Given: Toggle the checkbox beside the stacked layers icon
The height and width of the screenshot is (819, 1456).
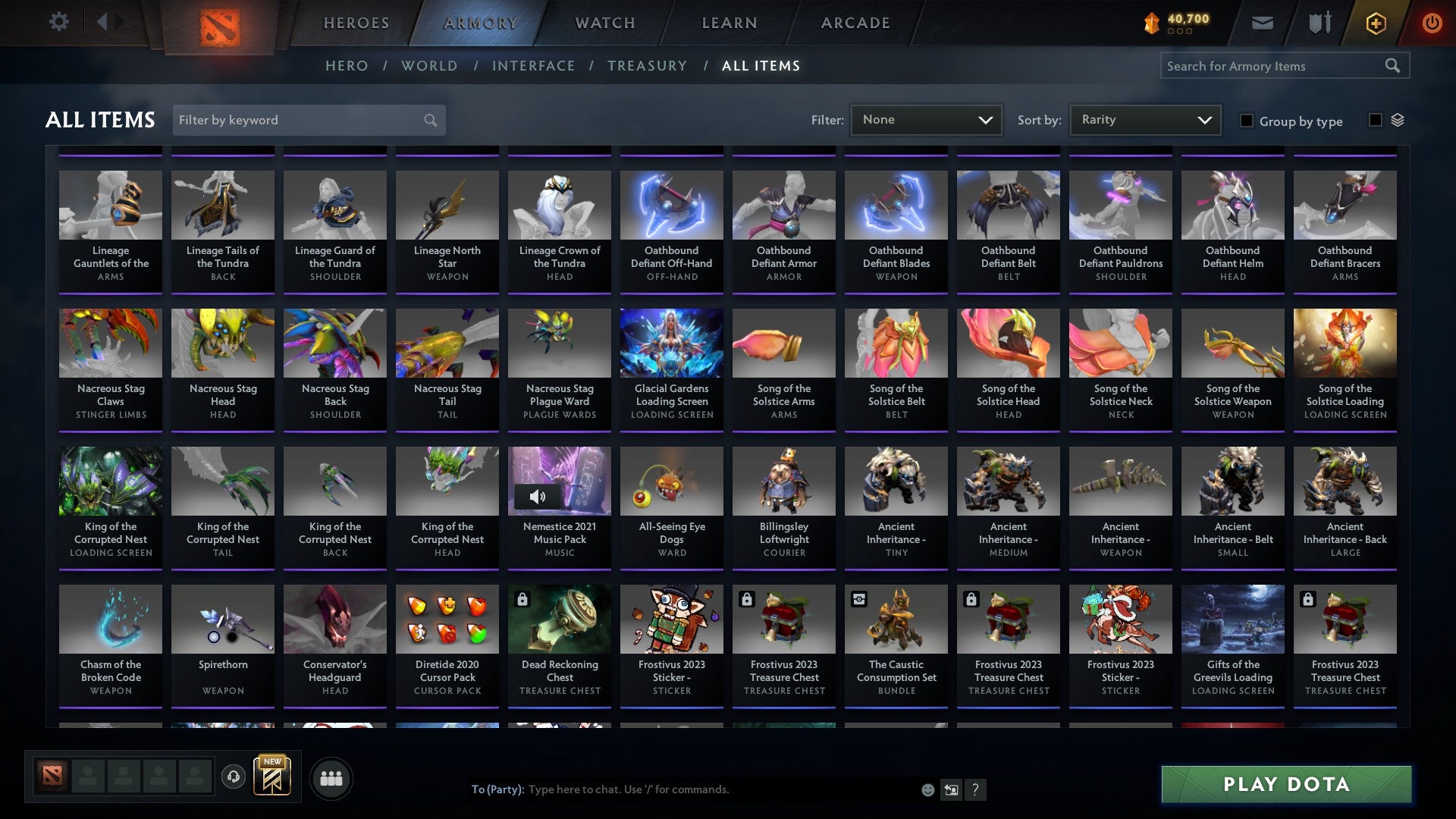Looking at the screenshot, I should pos(1374,121).
